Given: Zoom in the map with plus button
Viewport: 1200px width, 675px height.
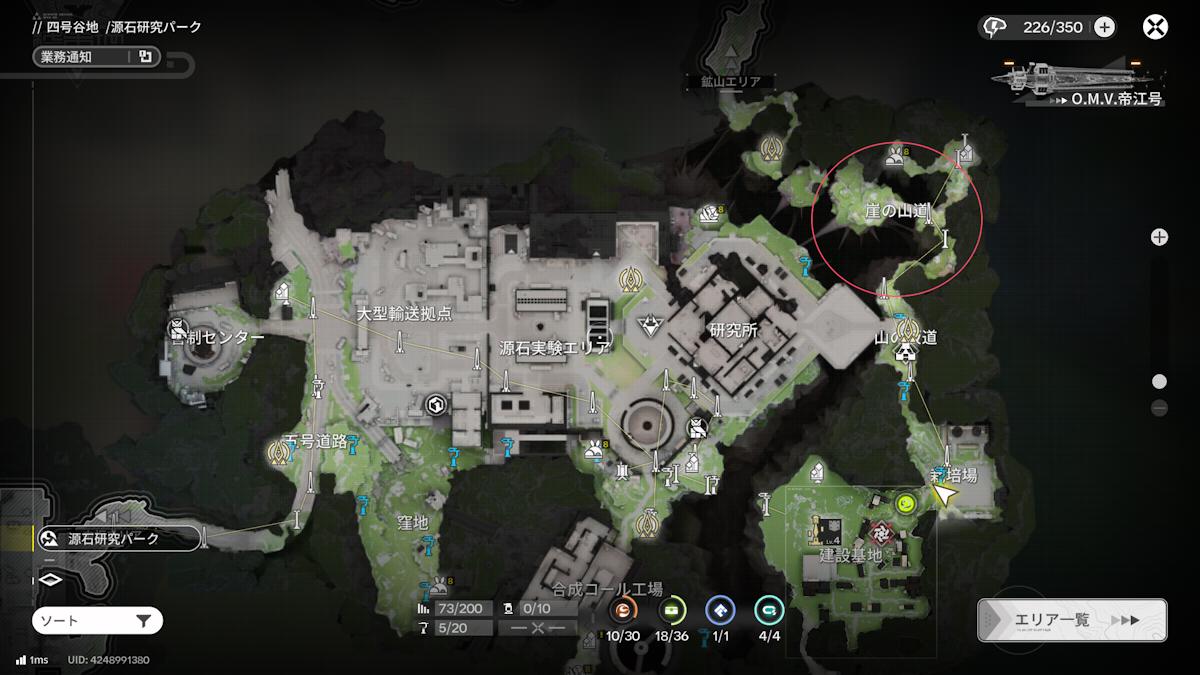Looking at the screenshot, I should point(1159,237).
